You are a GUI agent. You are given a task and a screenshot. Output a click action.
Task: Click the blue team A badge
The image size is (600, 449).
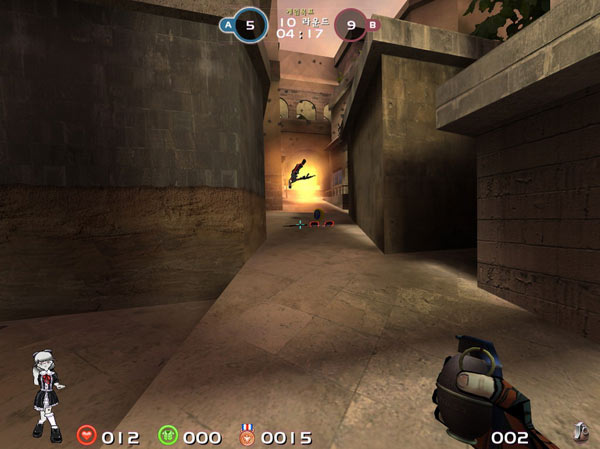228,24
